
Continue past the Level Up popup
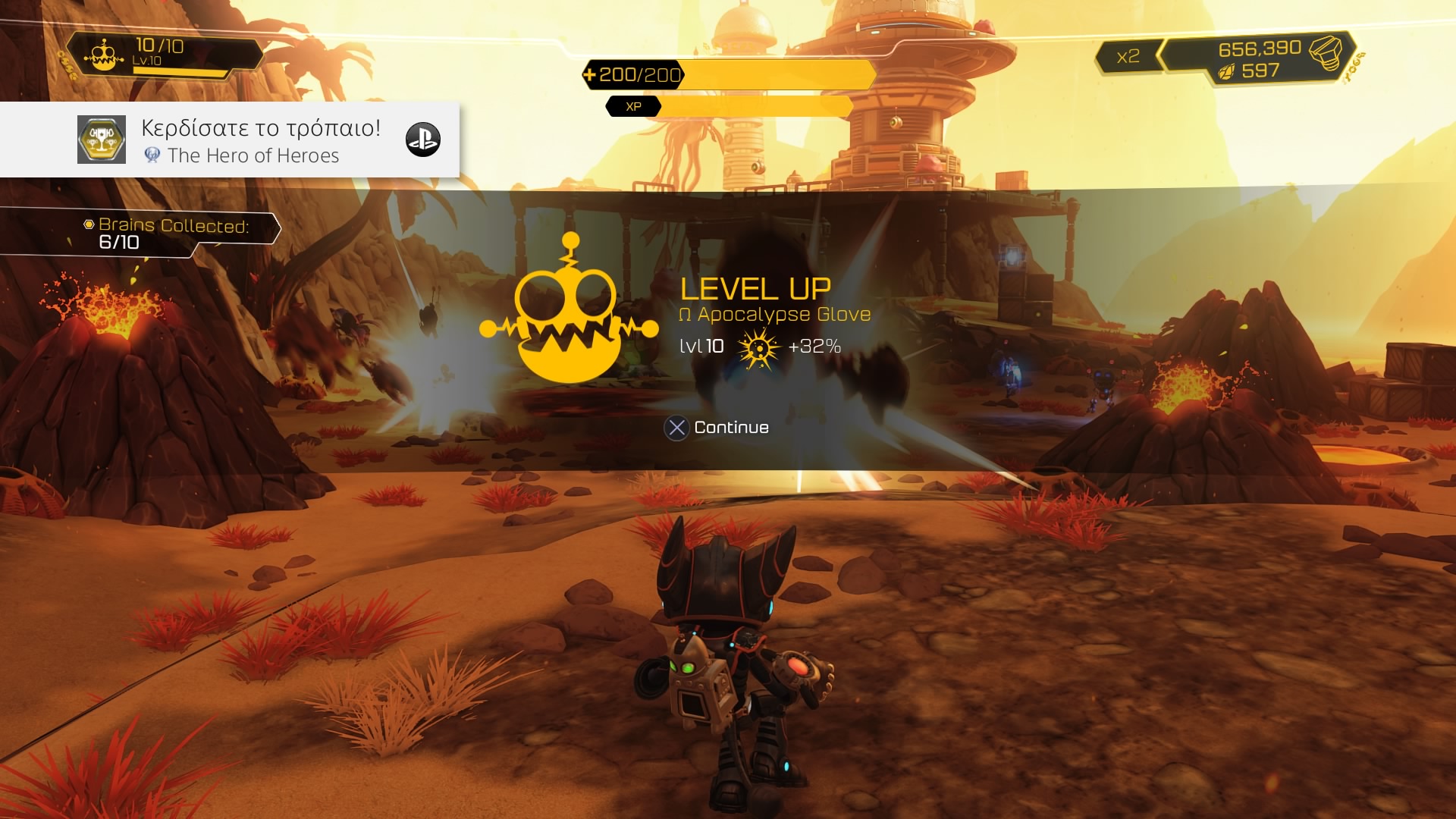717,428
